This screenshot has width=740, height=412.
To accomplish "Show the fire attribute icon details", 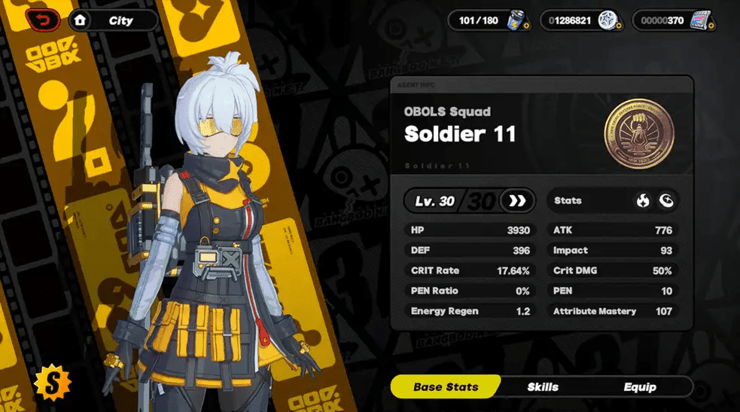I will (643, 201).
